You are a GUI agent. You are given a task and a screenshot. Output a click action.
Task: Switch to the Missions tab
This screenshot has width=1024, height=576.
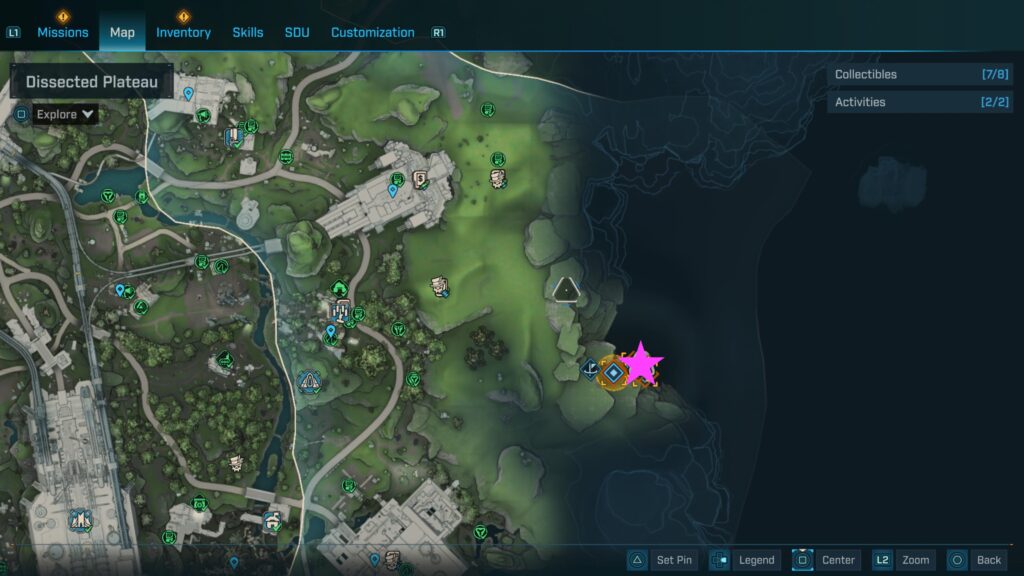pos(63,32)
